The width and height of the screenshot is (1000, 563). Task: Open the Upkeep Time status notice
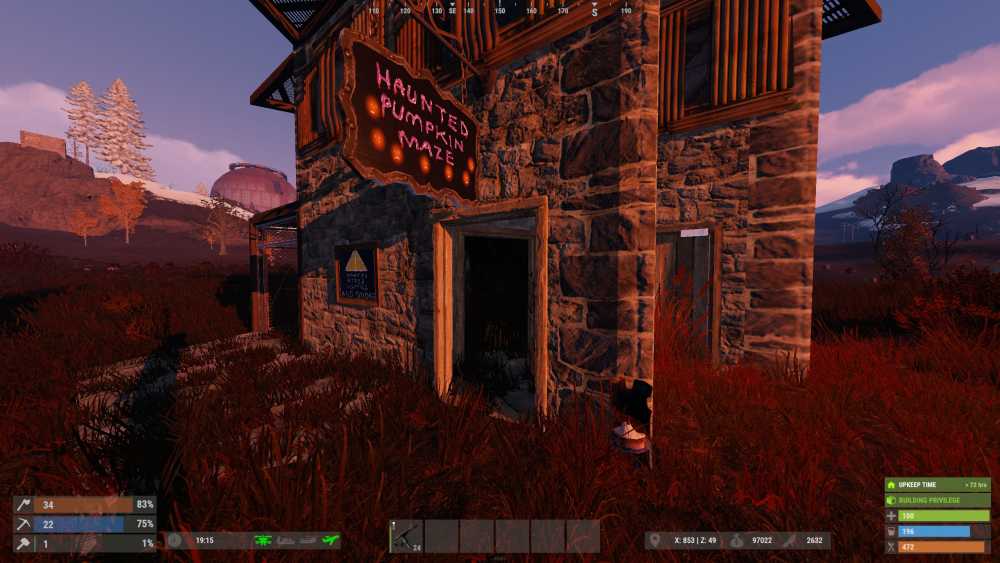[937, 484]
